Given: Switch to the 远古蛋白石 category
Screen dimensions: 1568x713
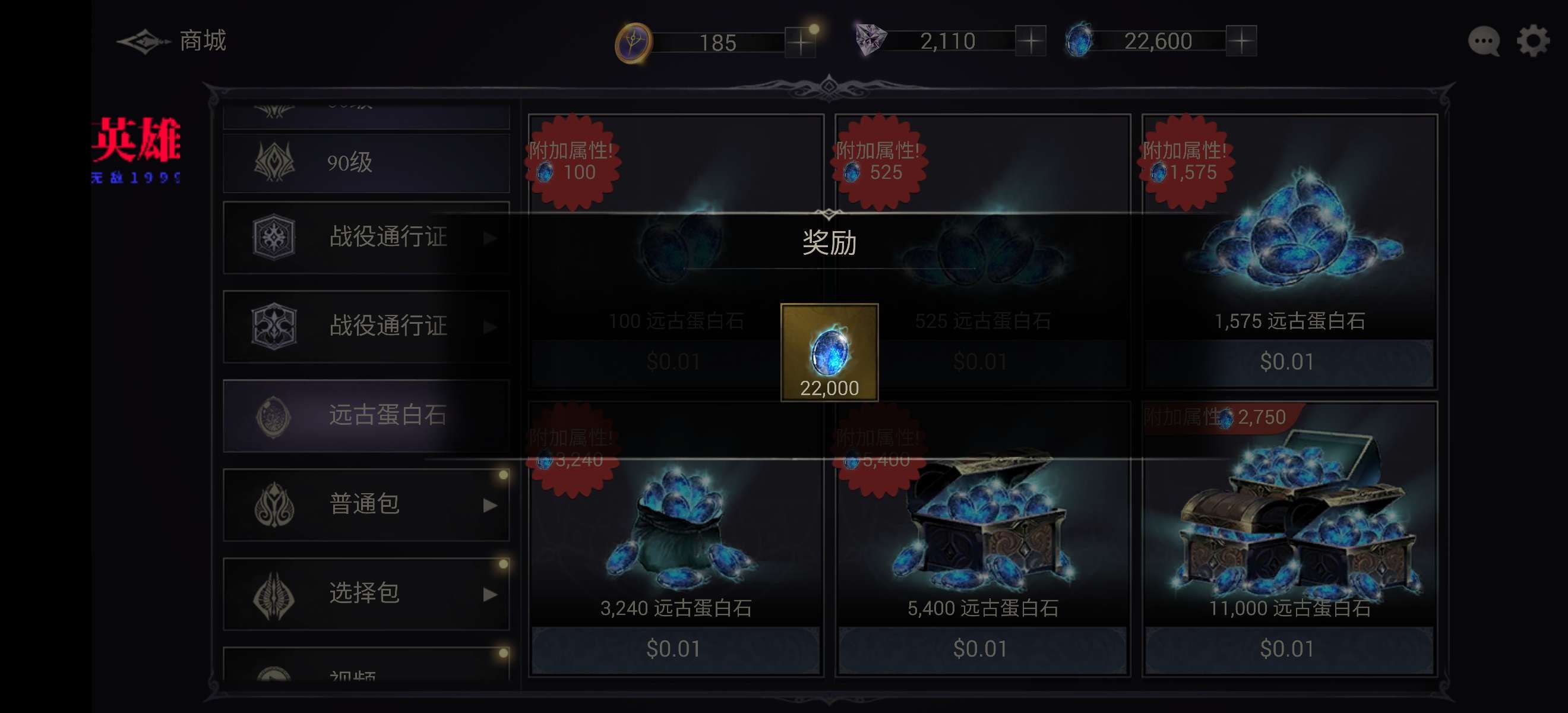Looking at the screenshot, I should (x=366, y=415).
